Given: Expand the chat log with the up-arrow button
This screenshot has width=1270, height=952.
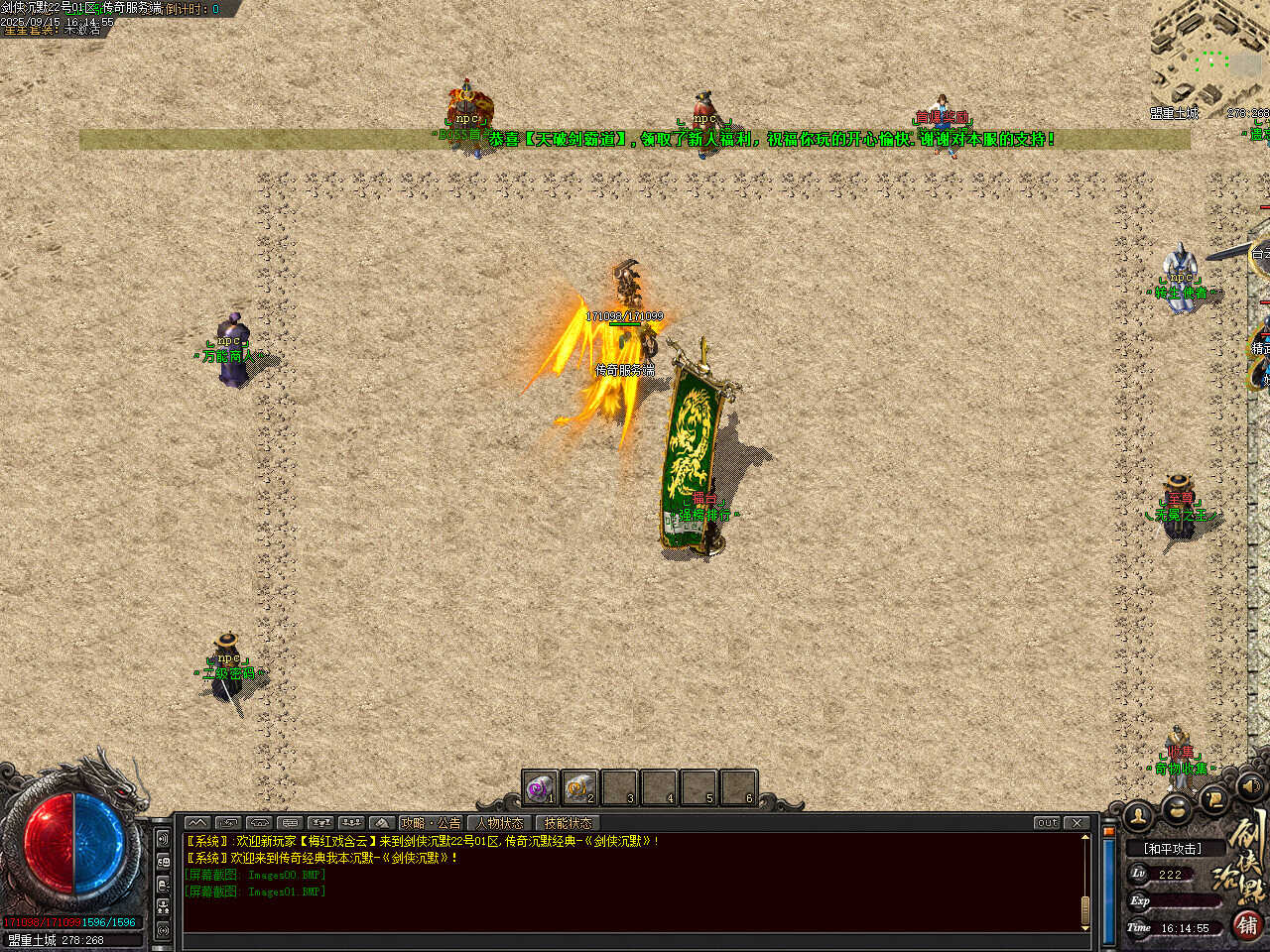Looking at the screenshot, I should pyautogui.click(x=196, y=823).
